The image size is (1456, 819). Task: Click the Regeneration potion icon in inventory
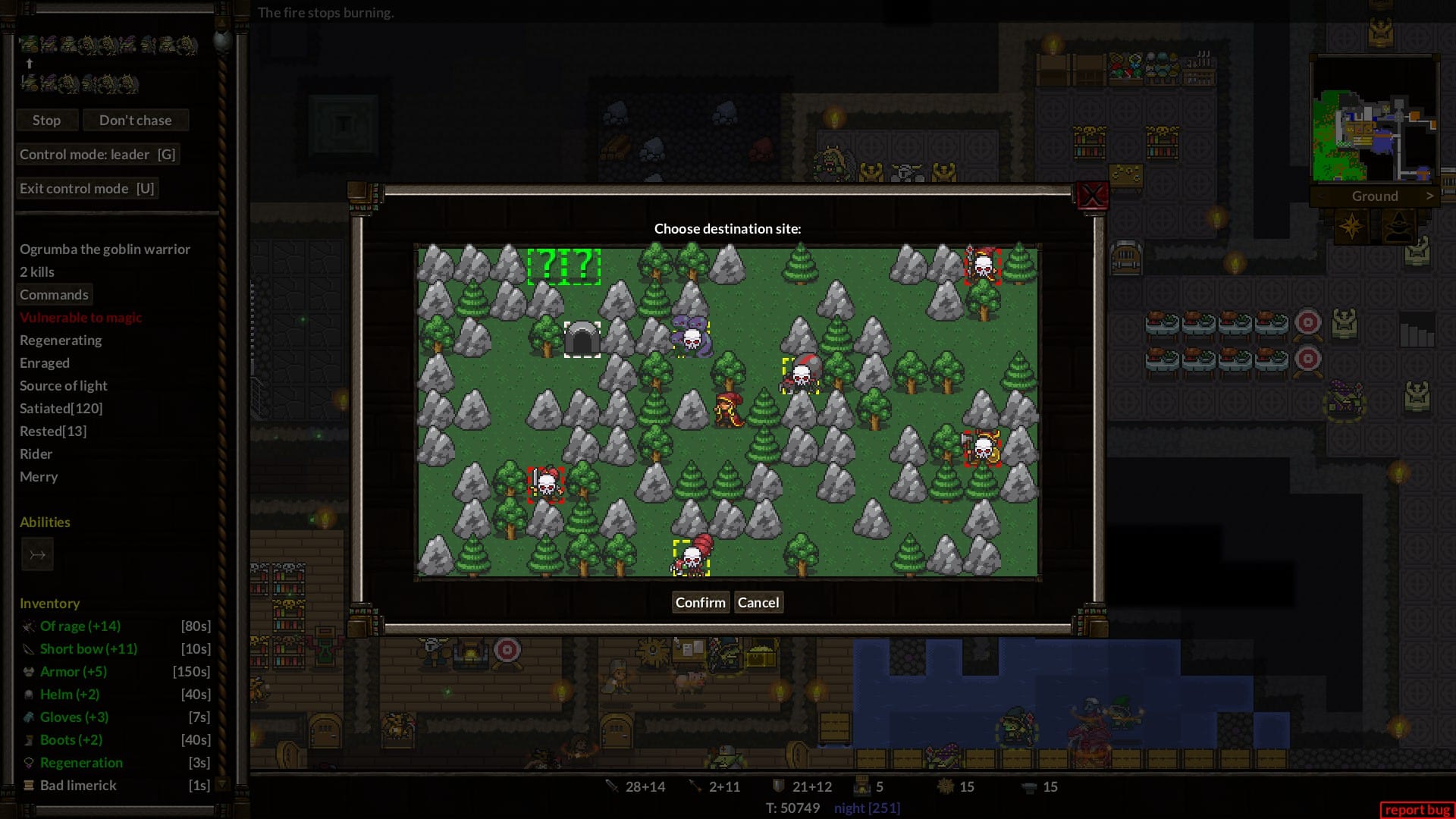point(27,762)
